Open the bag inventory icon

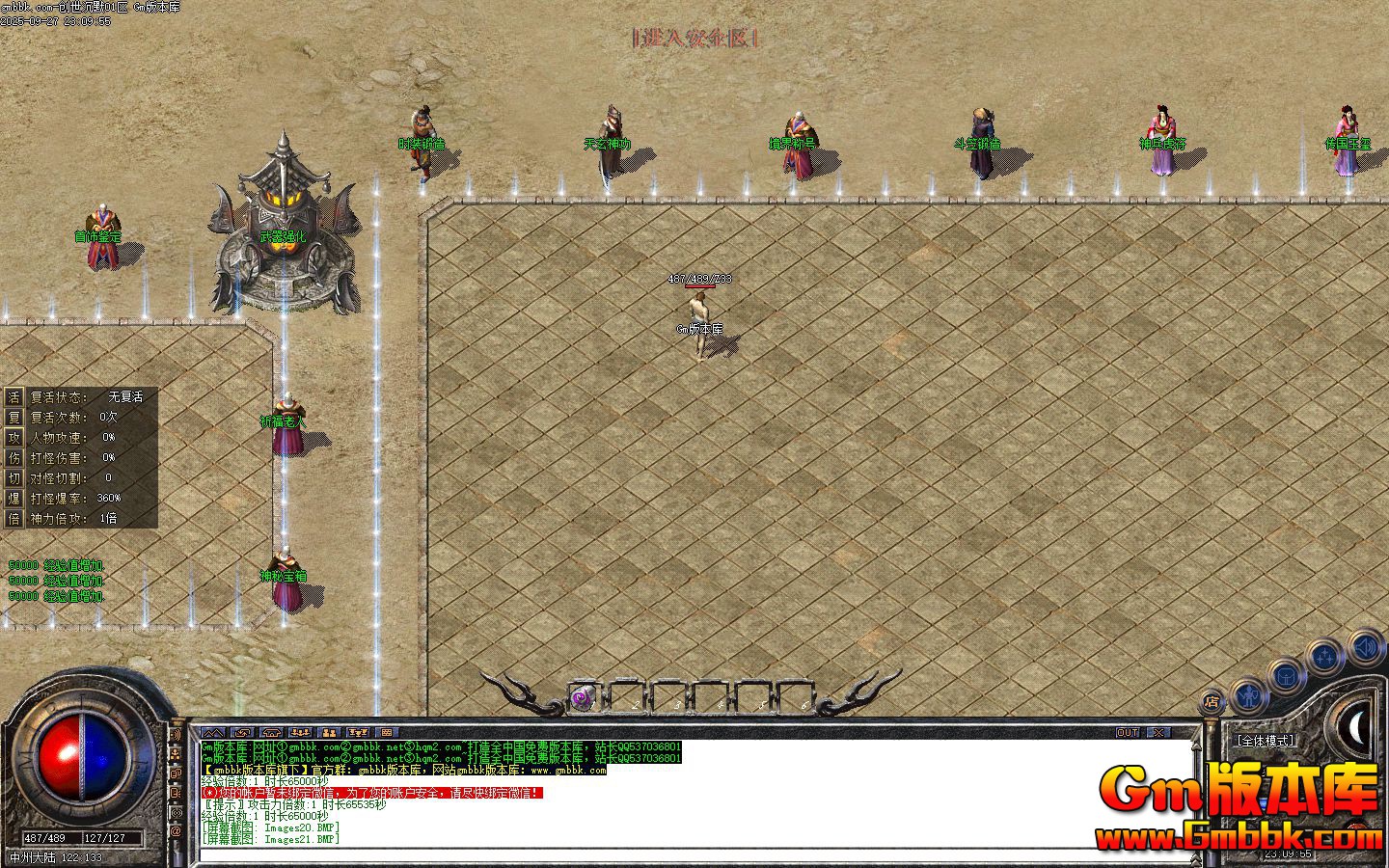click(x=1287, y=675)
